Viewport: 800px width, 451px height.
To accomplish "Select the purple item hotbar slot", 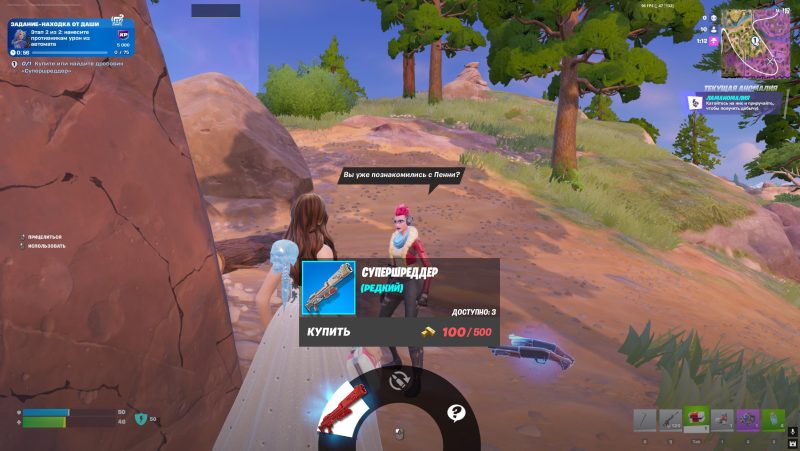I will point(747,420).
